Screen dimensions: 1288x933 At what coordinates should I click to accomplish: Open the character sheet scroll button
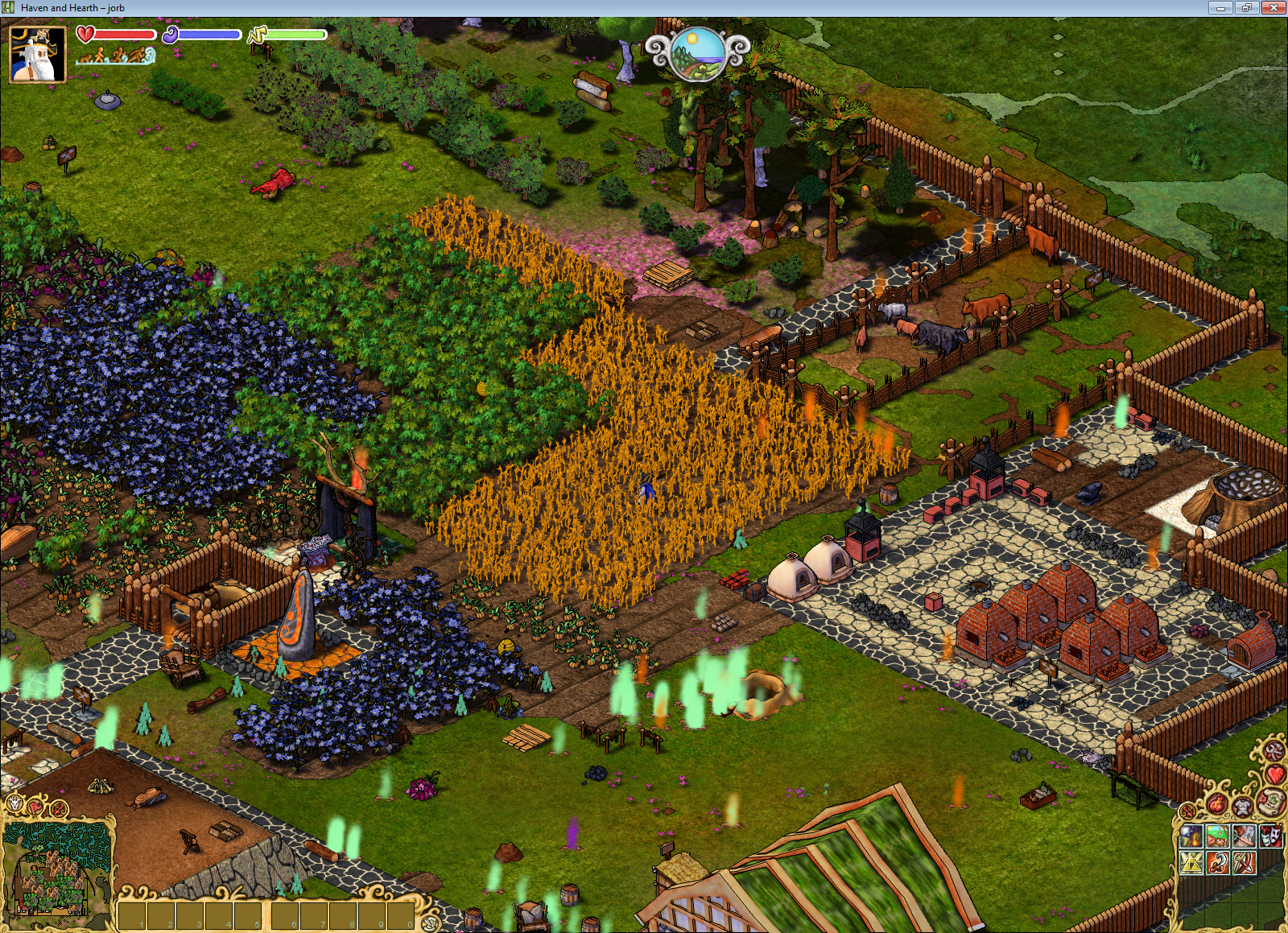[1271, 801]
